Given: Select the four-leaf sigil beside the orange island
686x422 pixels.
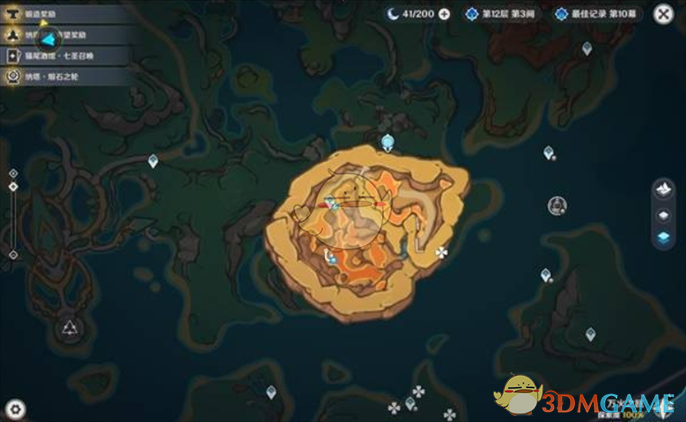Looking at the screenshot, I should point(441,253).
